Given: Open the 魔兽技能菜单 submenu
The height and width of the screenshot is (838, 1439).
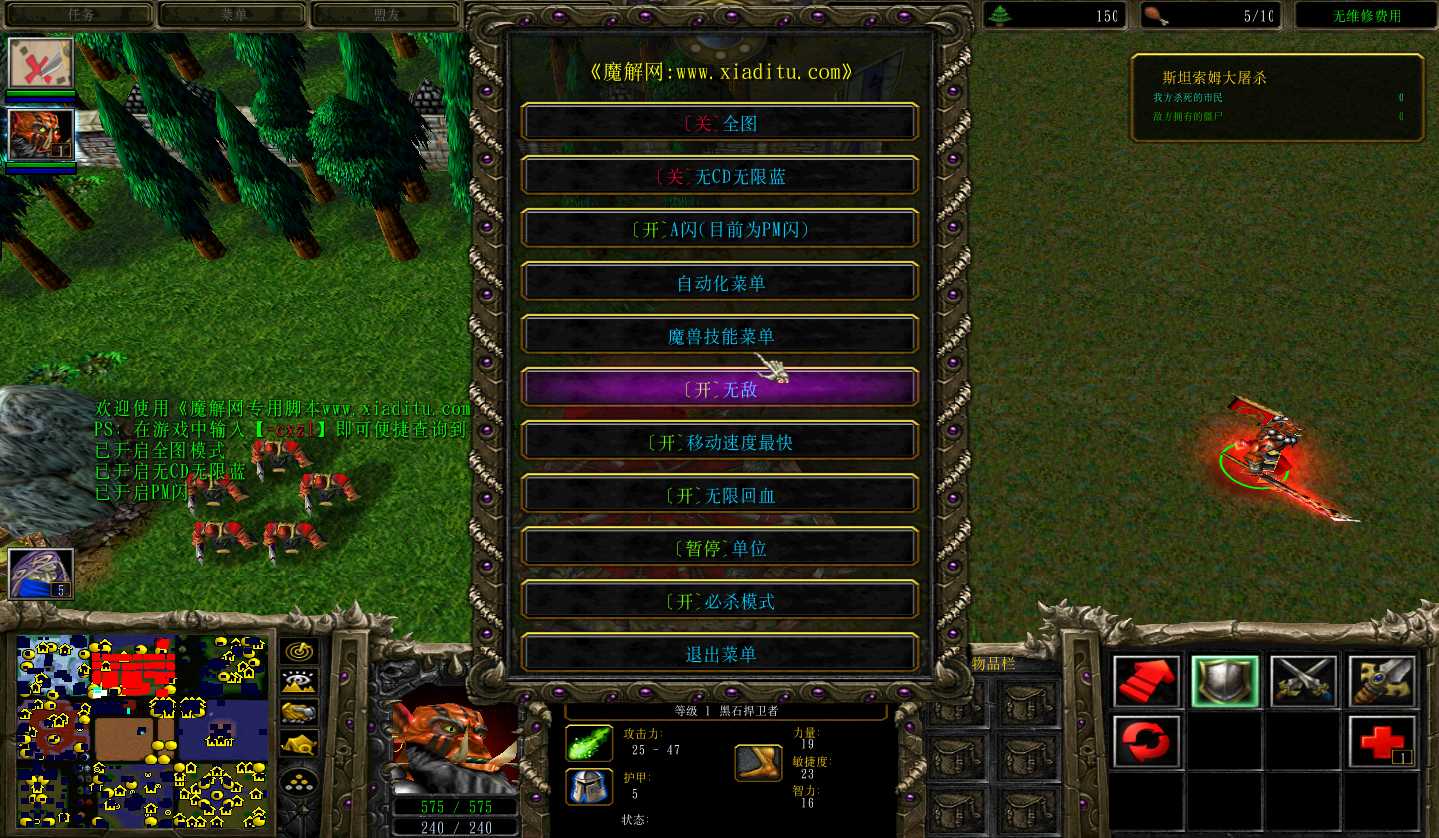Looking at the screenshot, I should [x=719, y=334].
